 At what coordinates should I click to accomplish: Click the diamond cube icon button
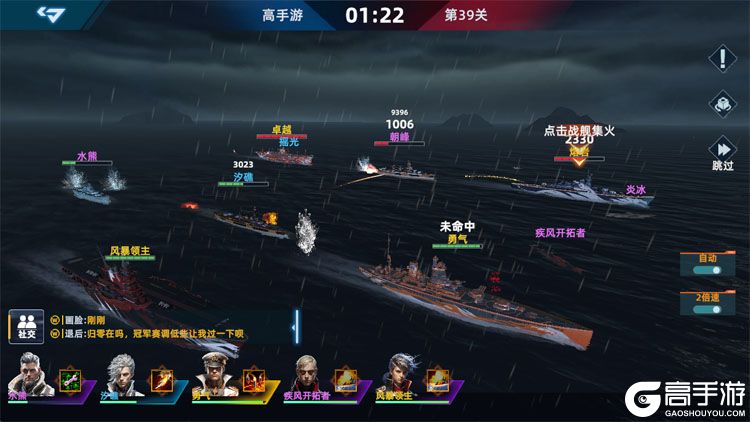(x=722, y=104)
